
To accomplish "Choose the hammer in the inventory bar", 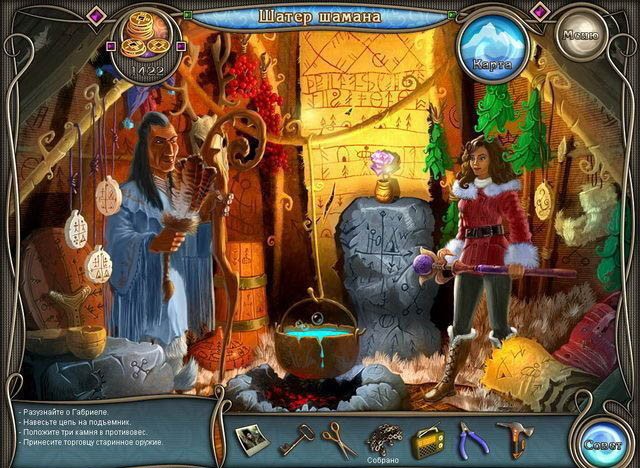I will (x=516, y=438).
